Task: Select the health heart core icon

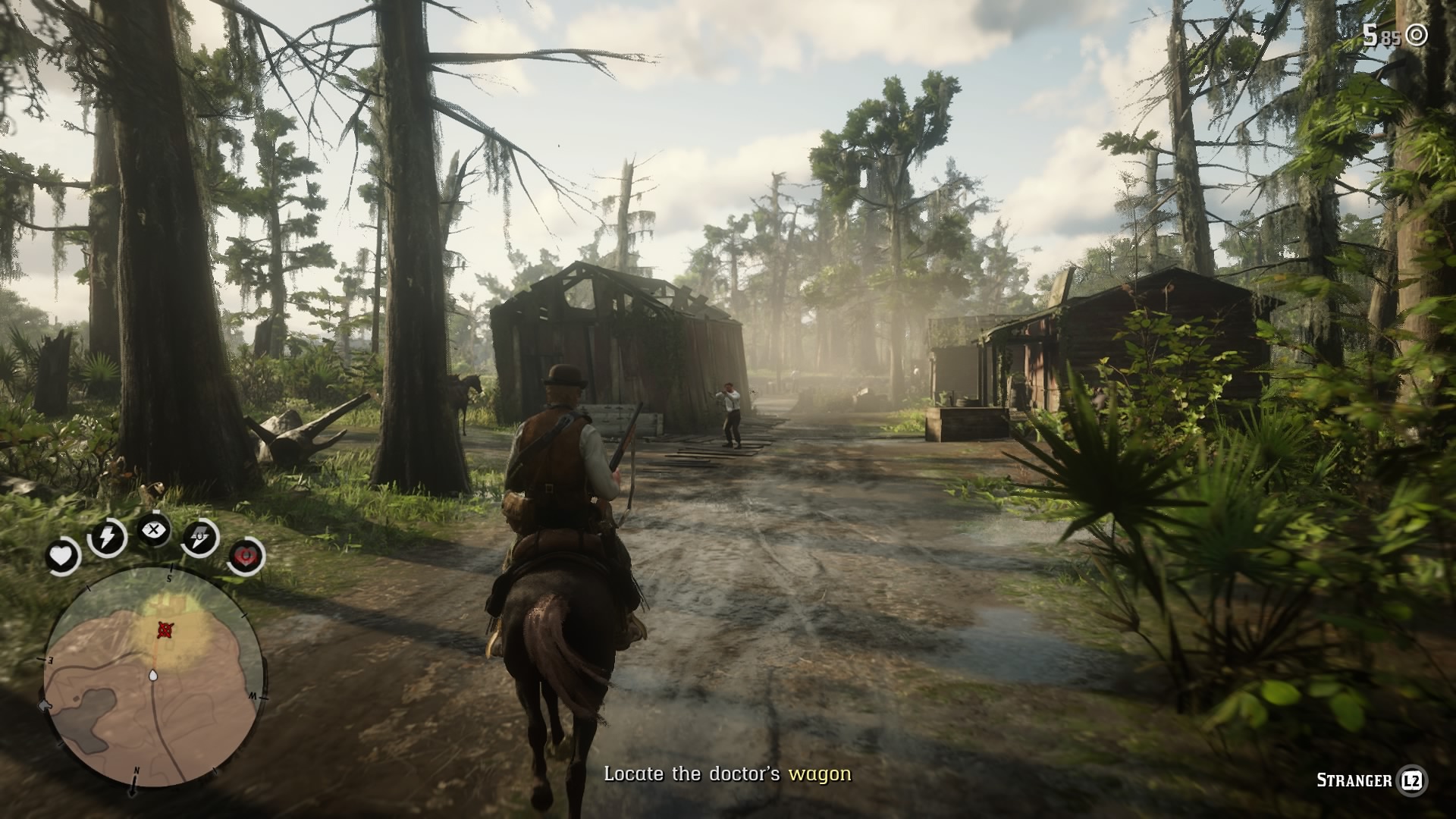Action: tap(62, 553)
